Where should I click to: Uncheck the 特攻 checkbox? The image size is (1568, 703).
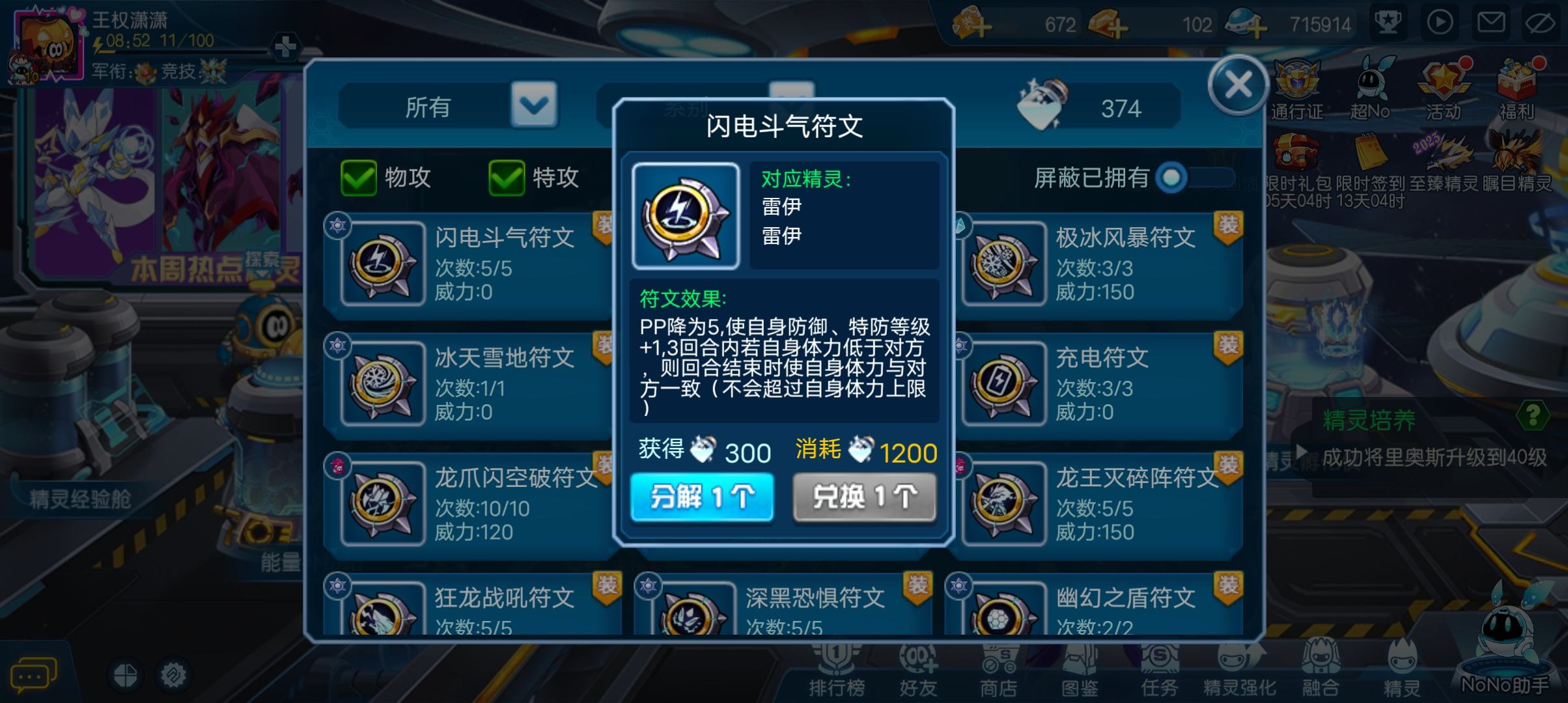507,178
